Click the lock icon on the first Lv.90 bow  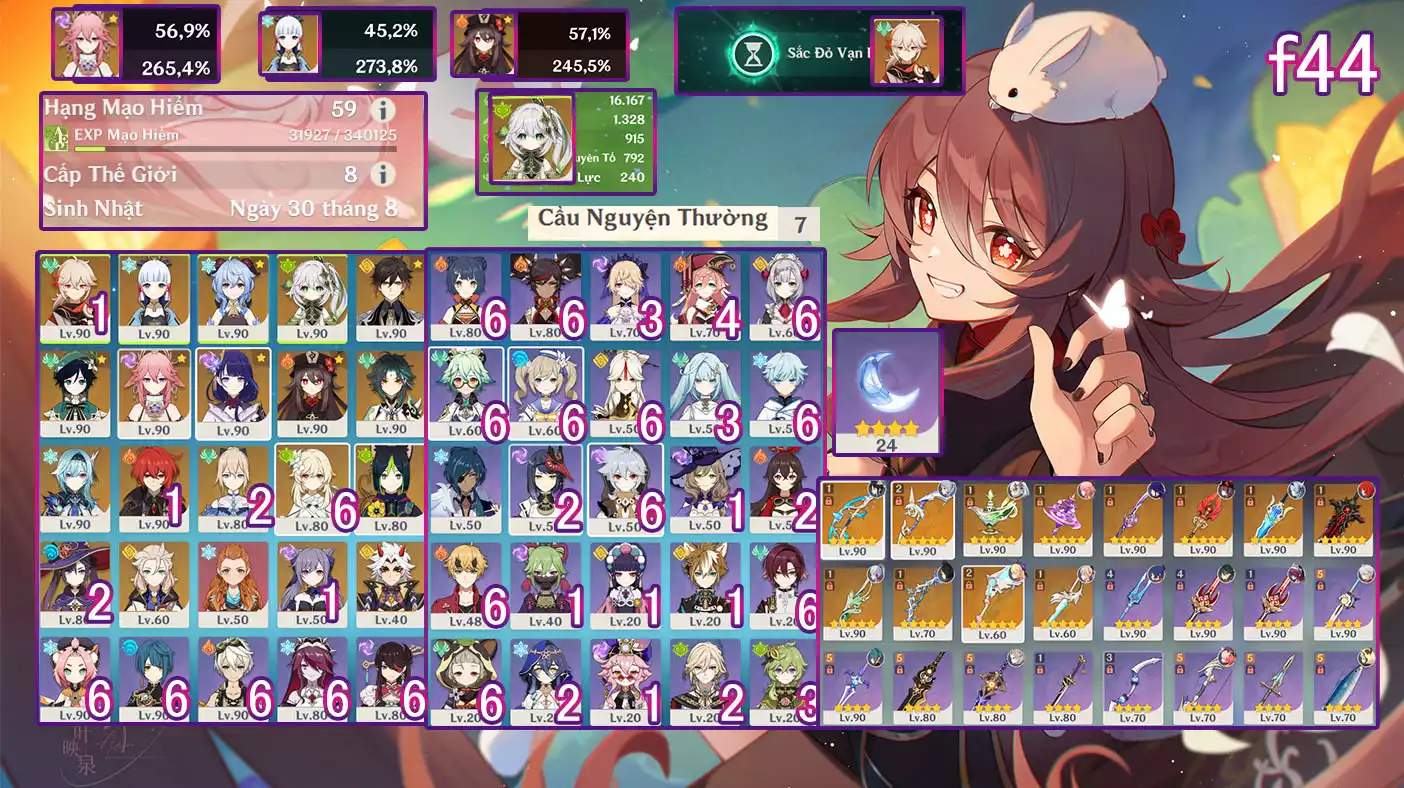(830, 502)
